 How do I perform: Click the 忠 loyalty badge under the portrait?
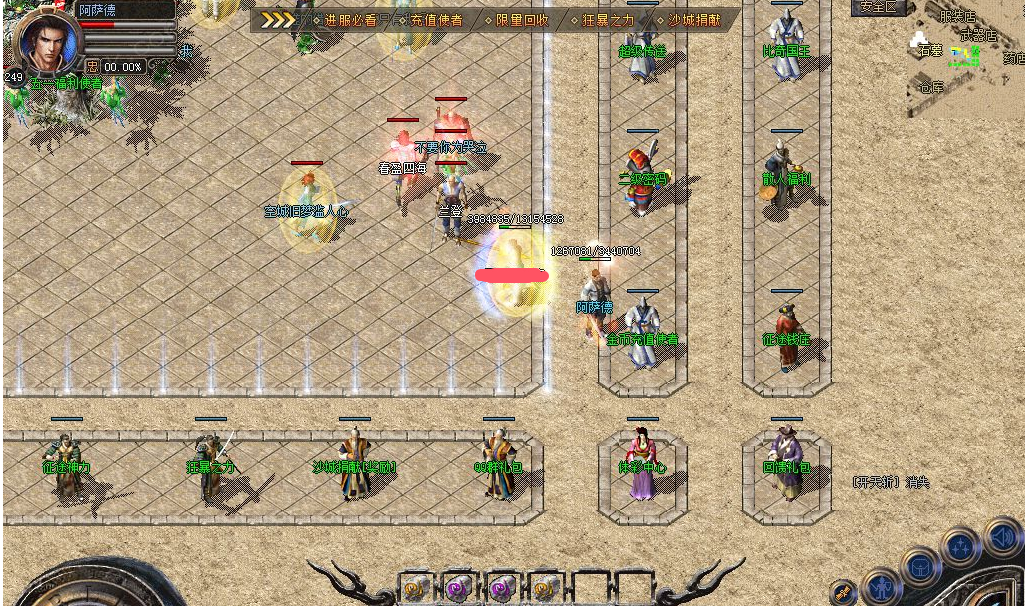click(x=92, y=67)
